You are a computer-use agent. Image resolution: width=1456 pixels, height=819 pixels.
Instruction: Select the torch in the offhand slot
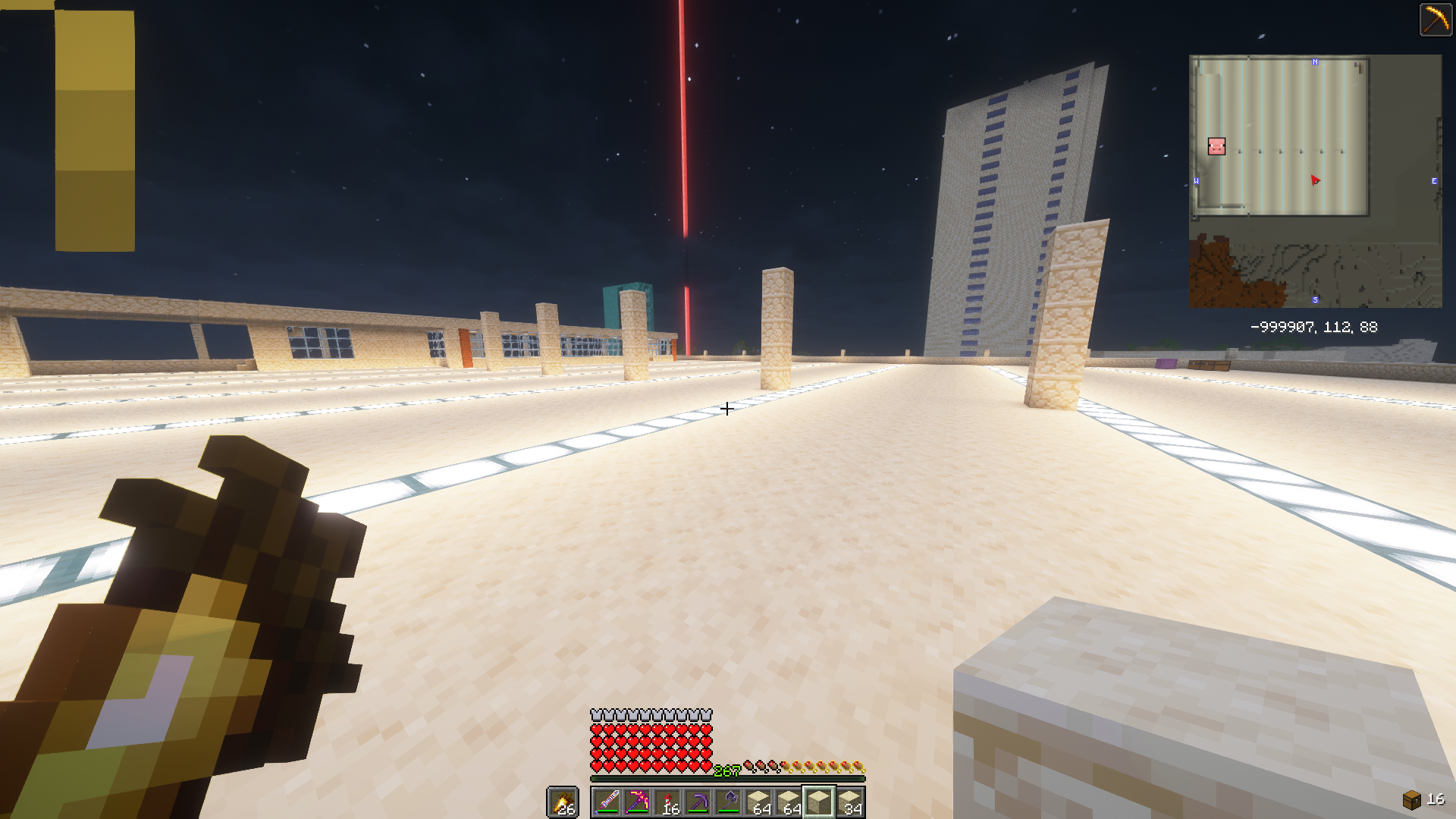pos(563,802)
